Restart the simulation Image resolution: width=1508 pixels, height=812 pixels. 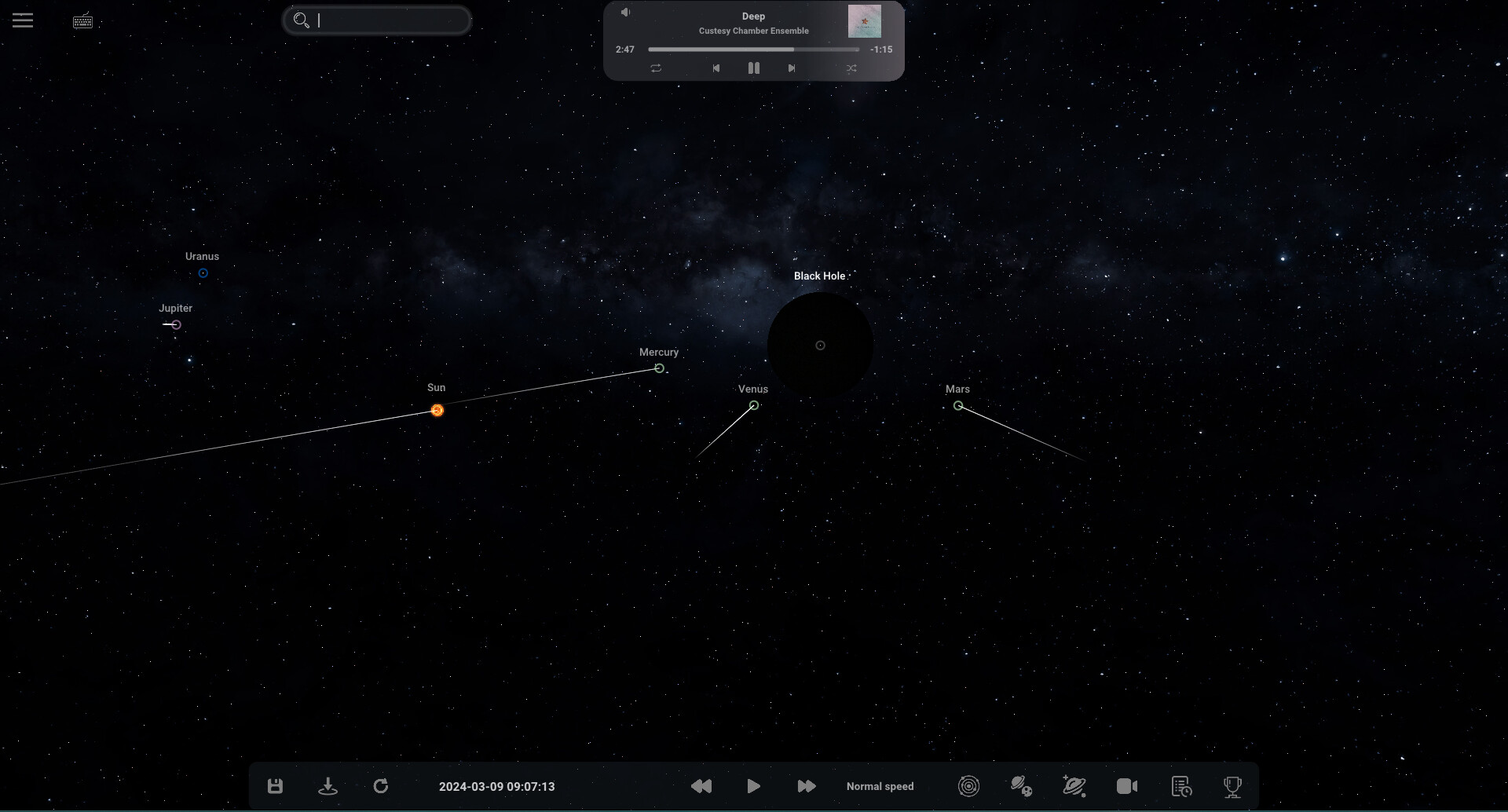point(381,785)
